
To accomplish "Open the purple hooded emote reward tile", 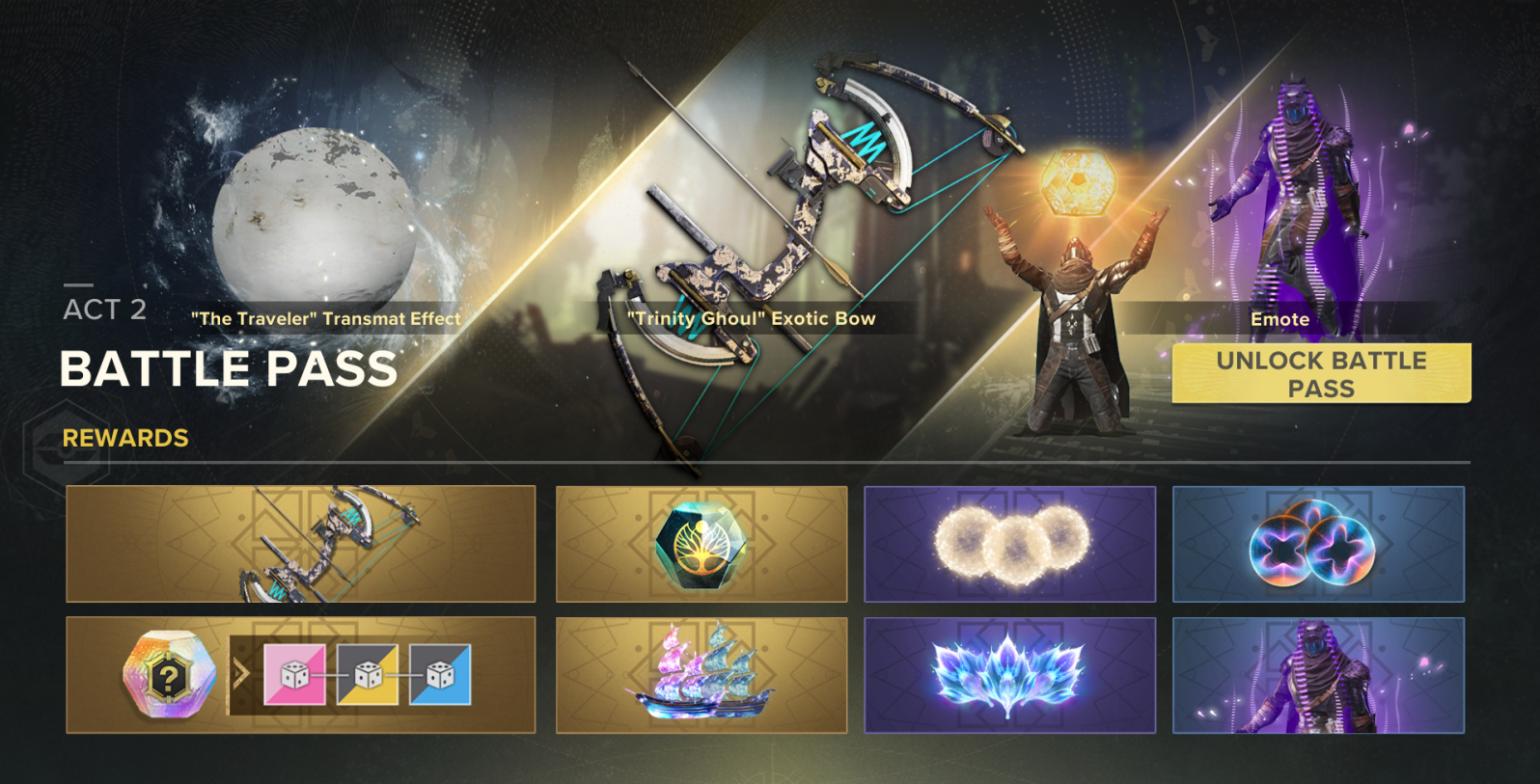I will click(x=1318, y=675).
